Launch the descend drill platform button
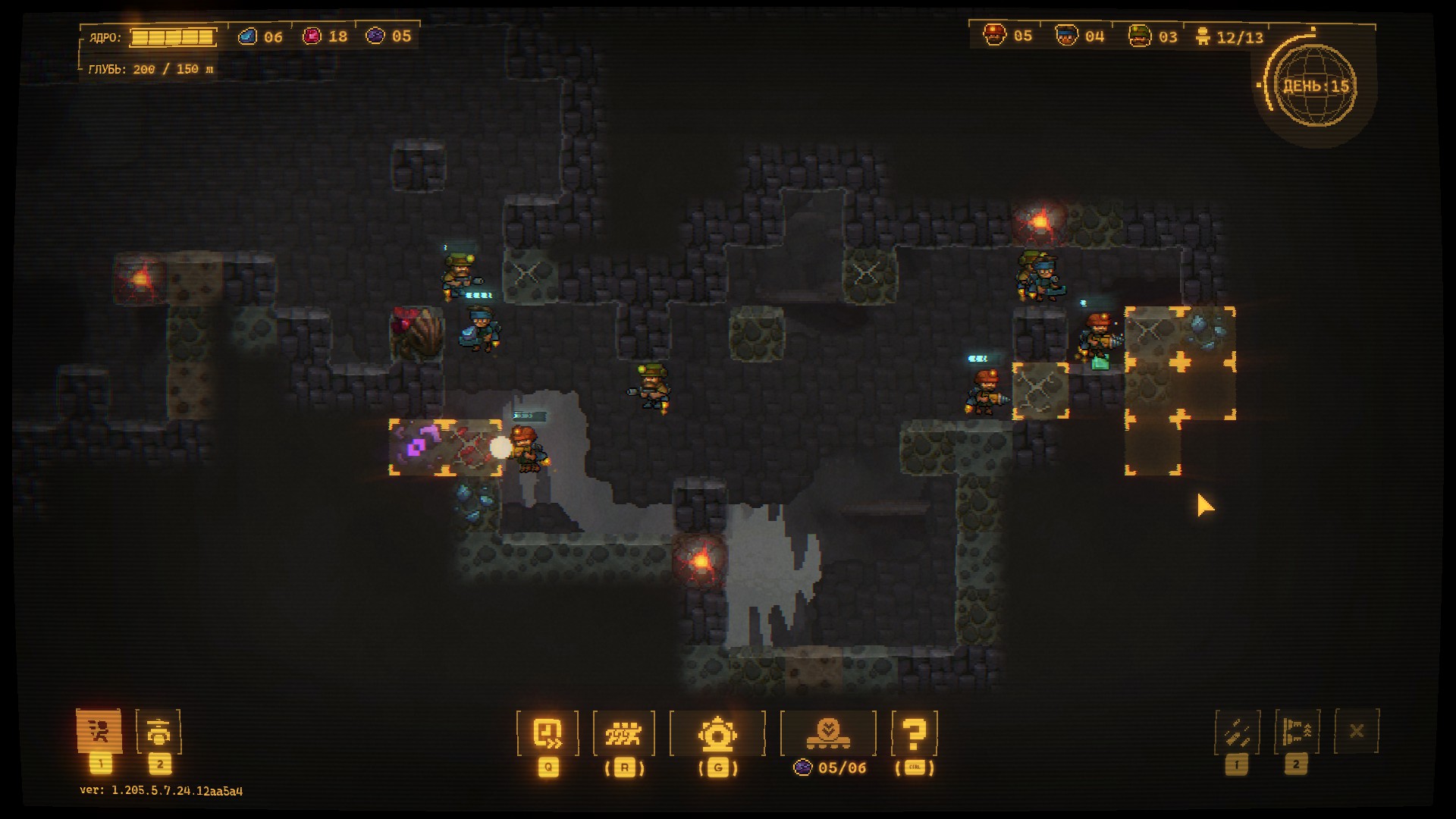This screenshot has width=1456, height=819. tap(828, 733)
